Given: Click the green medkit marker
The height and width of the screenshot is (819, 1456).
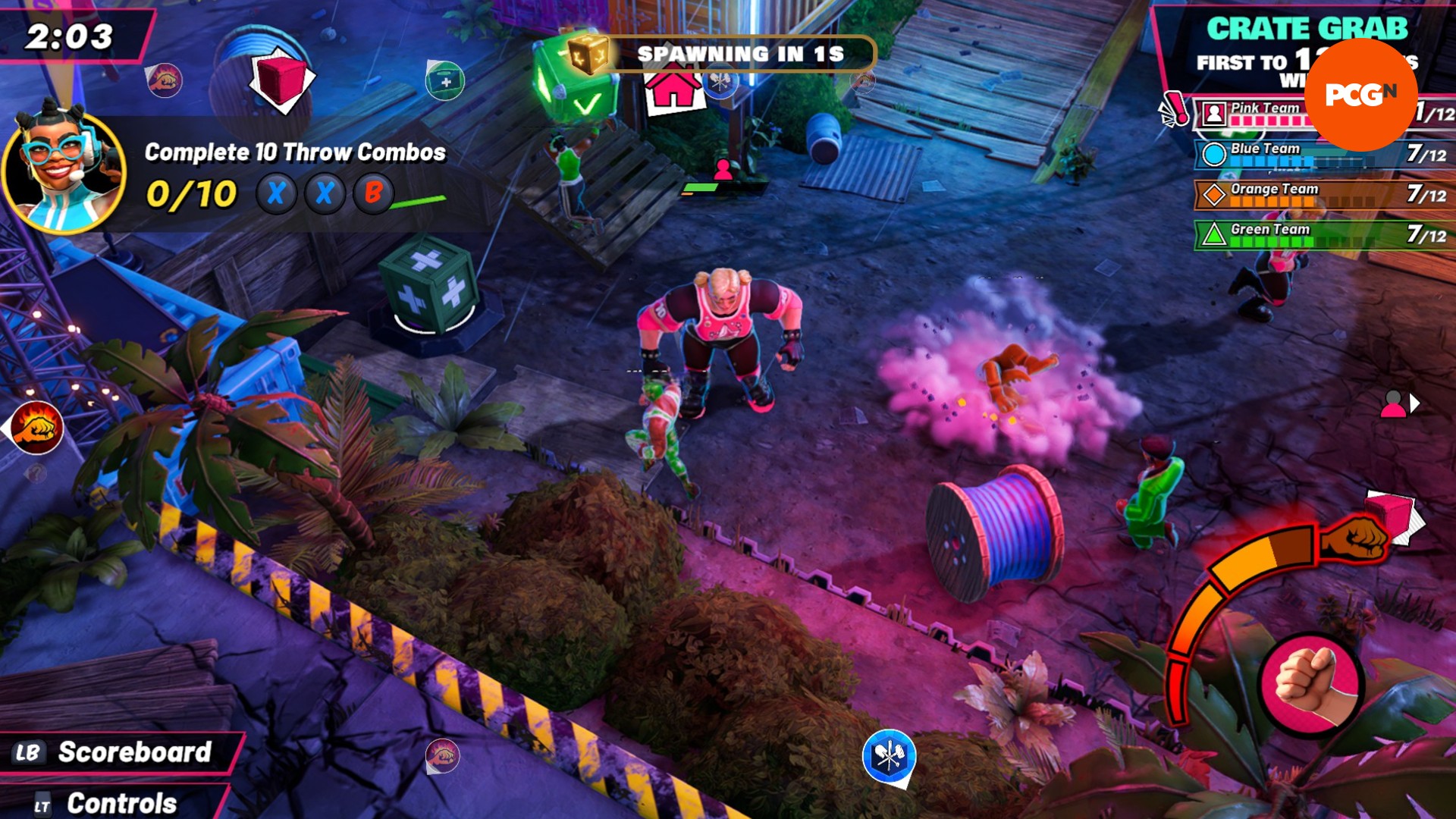Looking at the screenshot, I should click(445, 80).
